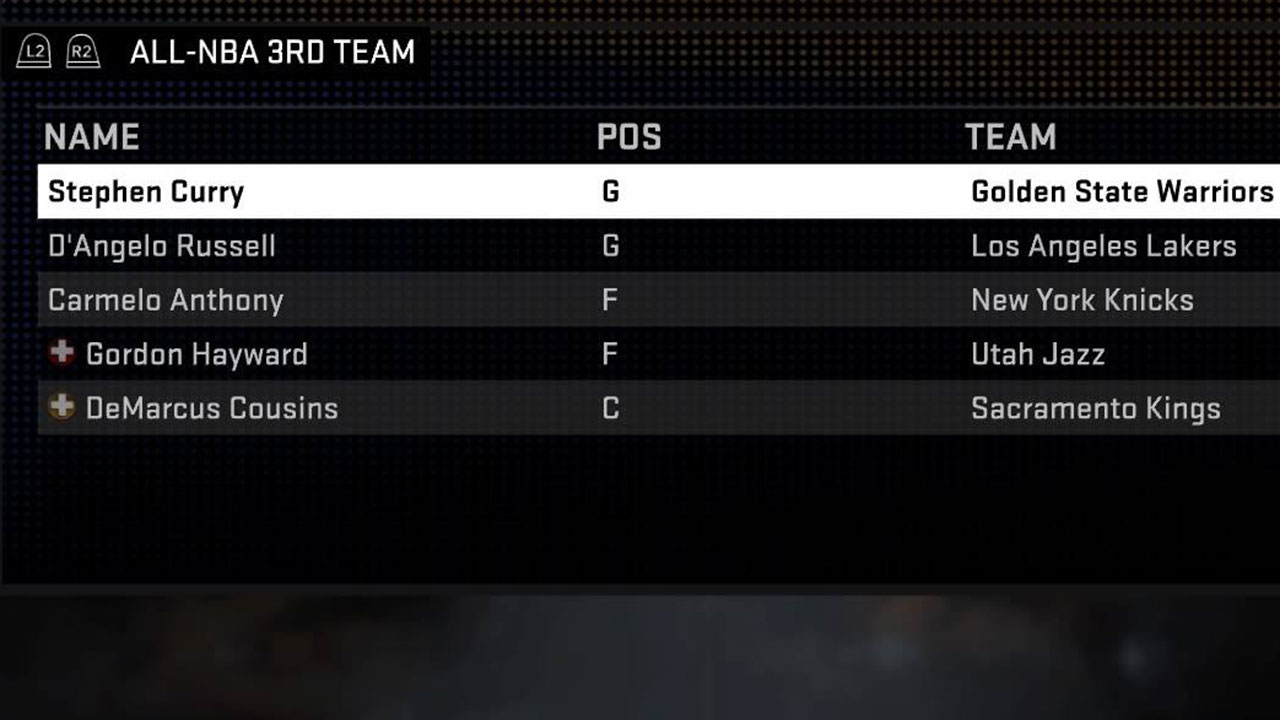Click the R2 bumper icon in the header
Viewport: 1280px width, 720px height.
point(83,51)
